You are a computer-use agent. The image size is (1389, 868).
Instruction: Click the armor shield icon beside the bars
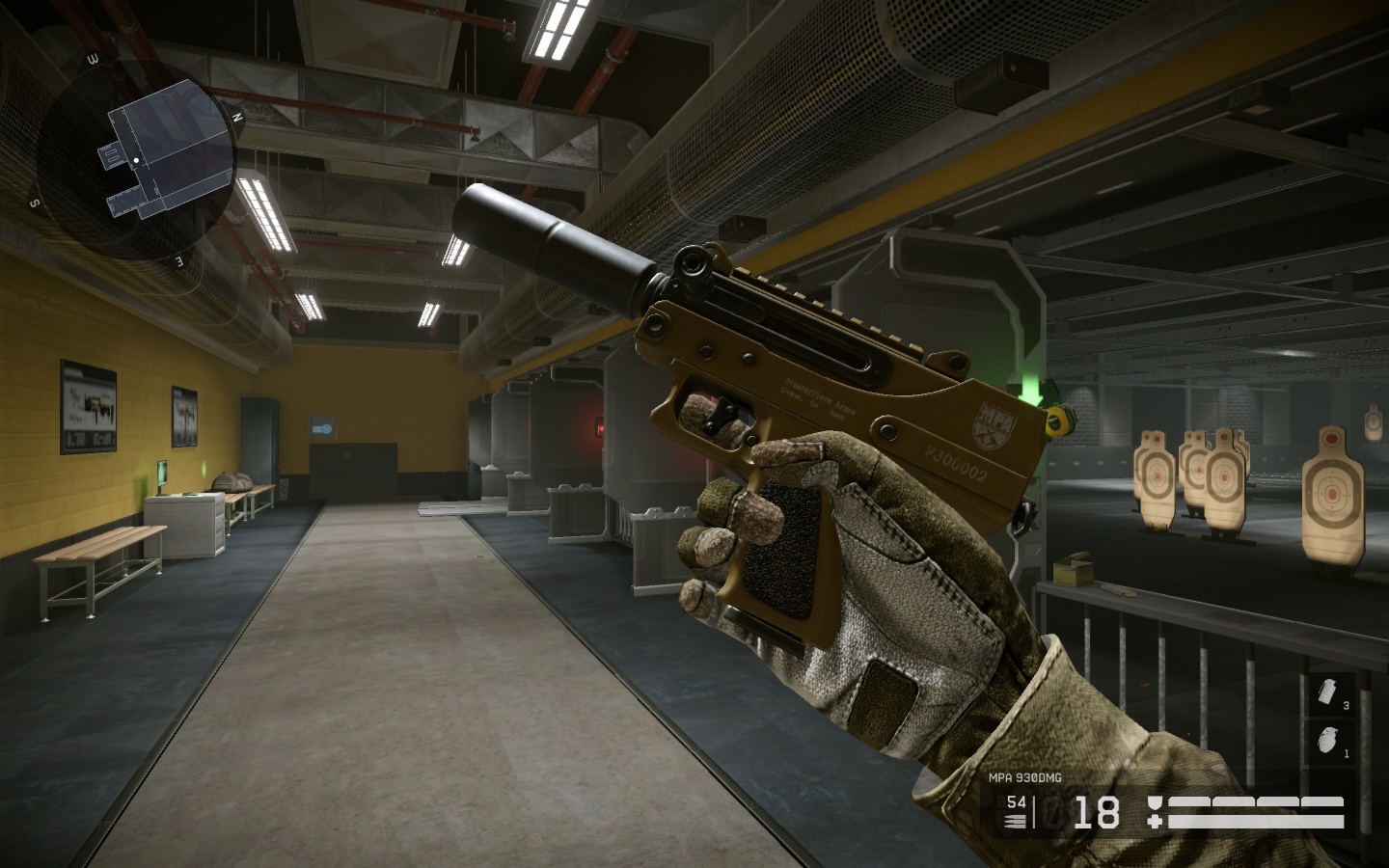tap(1156, 802)
